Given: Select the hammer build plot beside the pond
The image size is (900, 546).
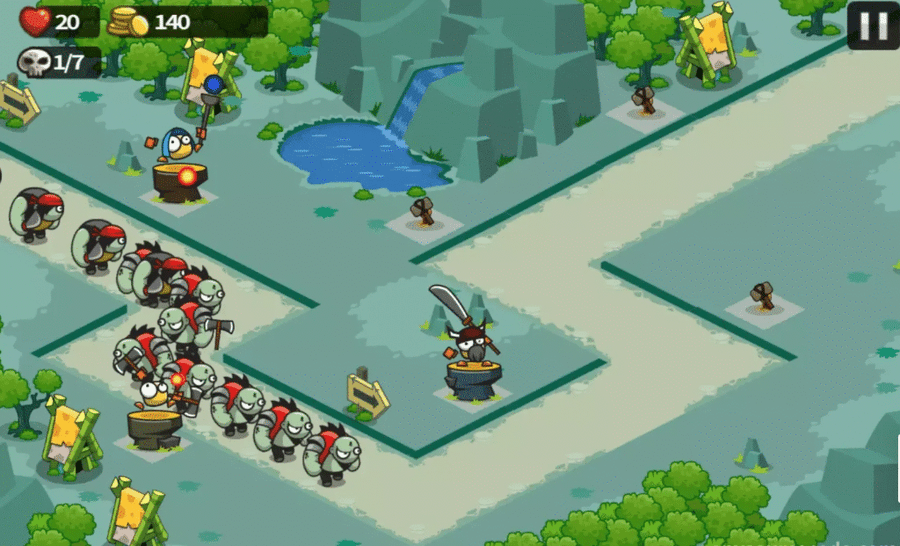Looking at the screenshot, I should (x=424, y=214).
